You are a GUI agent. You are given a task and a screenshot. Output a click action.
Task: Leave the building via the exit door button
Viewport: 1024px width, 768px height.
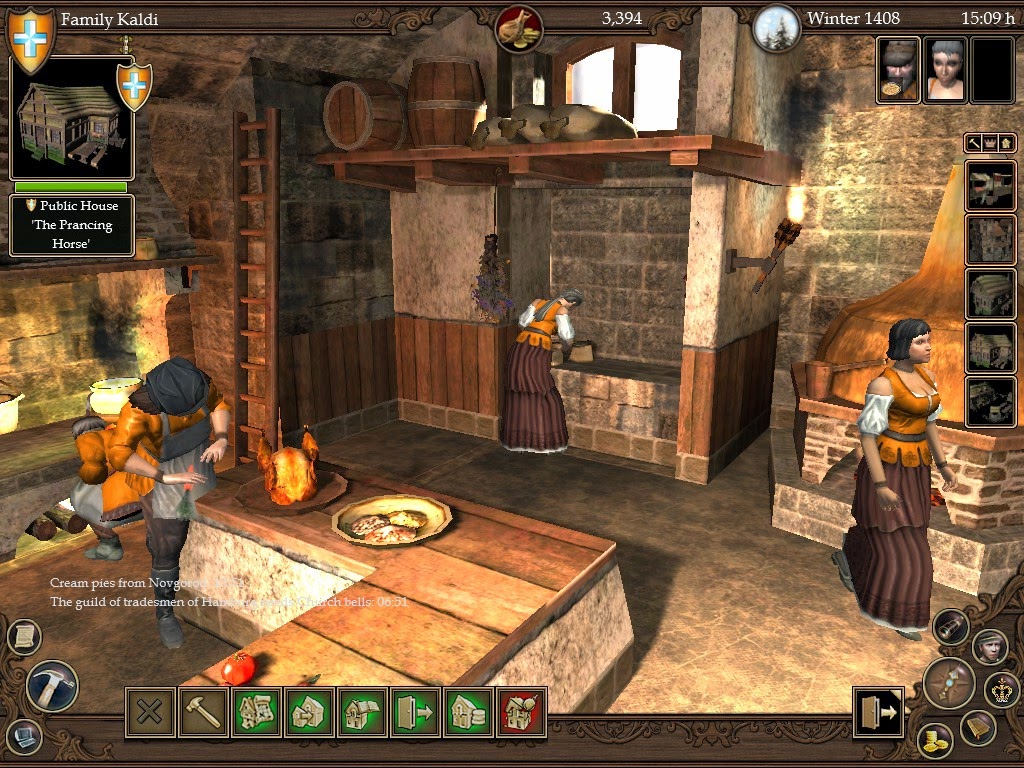[878, 712]
